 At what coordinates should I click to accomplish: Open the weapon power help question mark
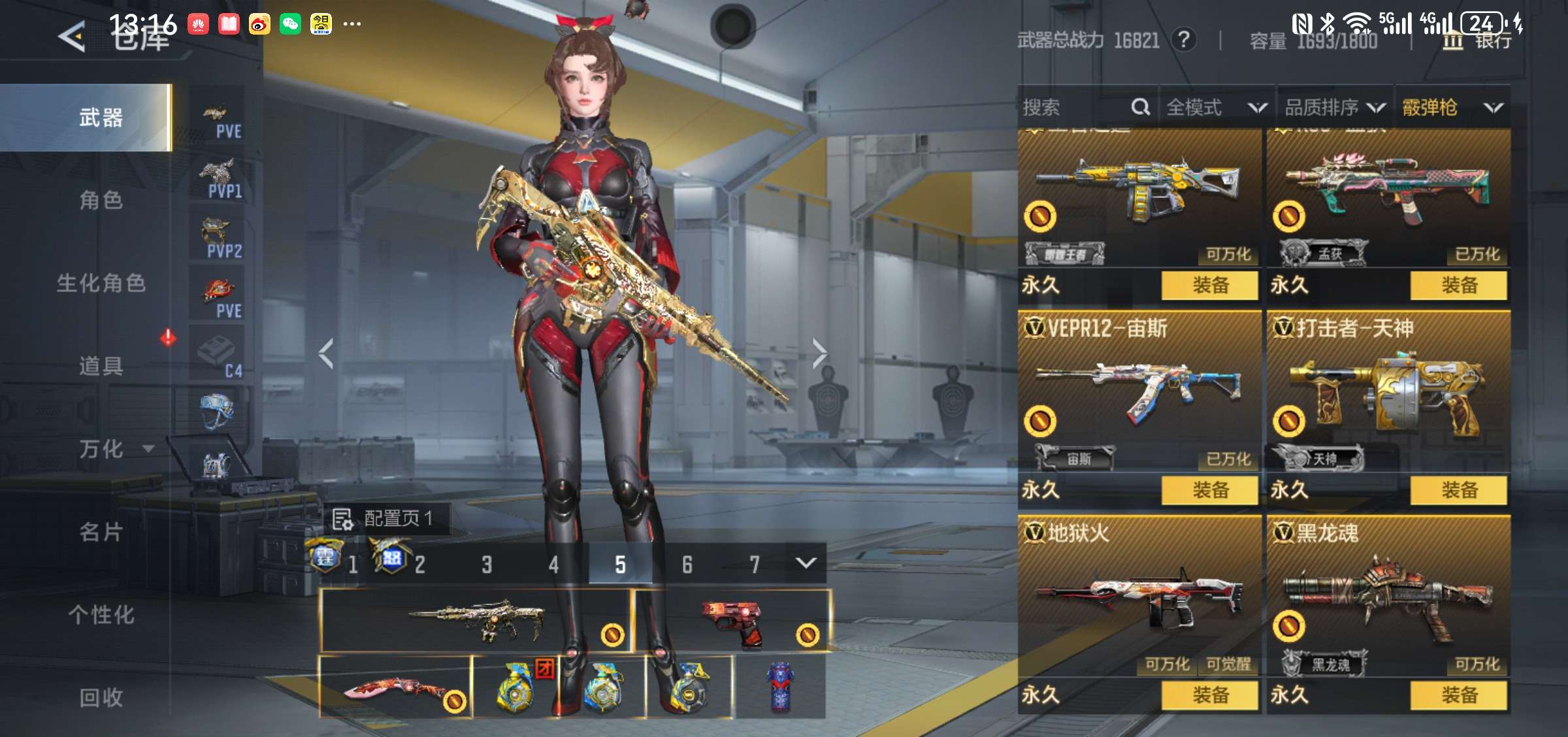tap(1183, 40)
